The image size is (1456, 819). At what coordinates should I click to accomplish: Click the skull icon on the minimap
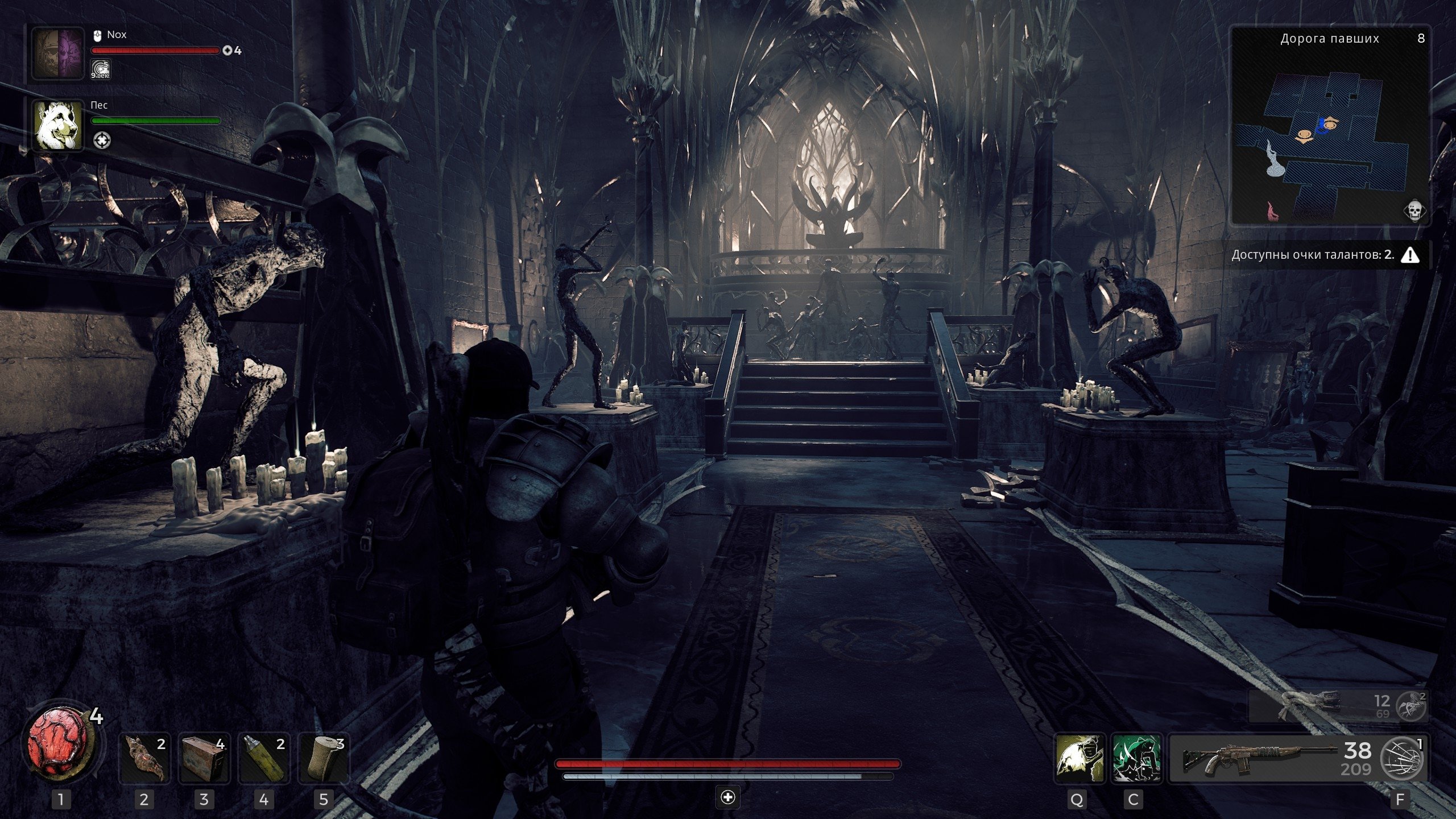(x=1414, y=210)
